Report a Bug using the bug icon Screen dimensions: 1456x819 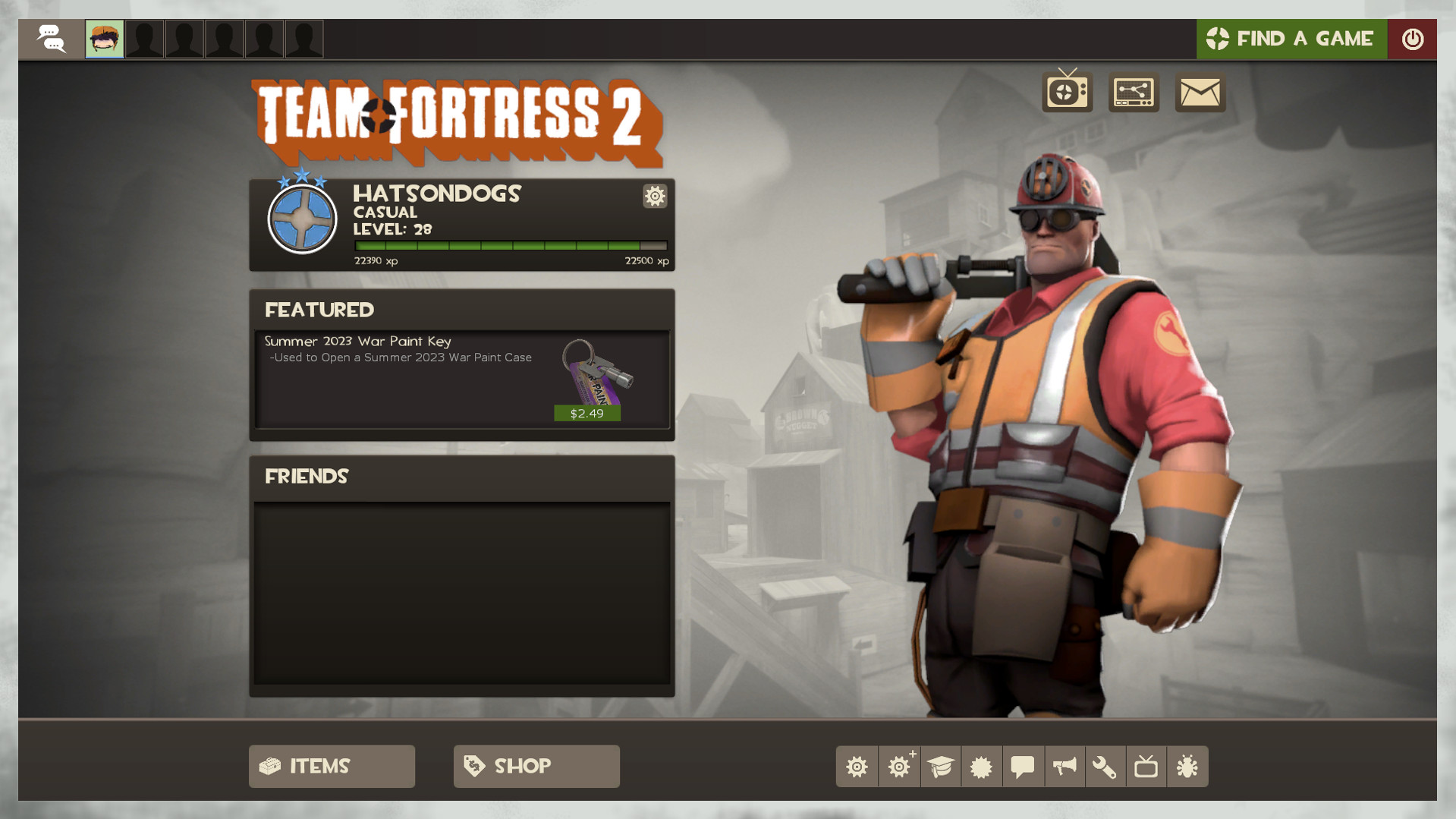coord(1187,767)
